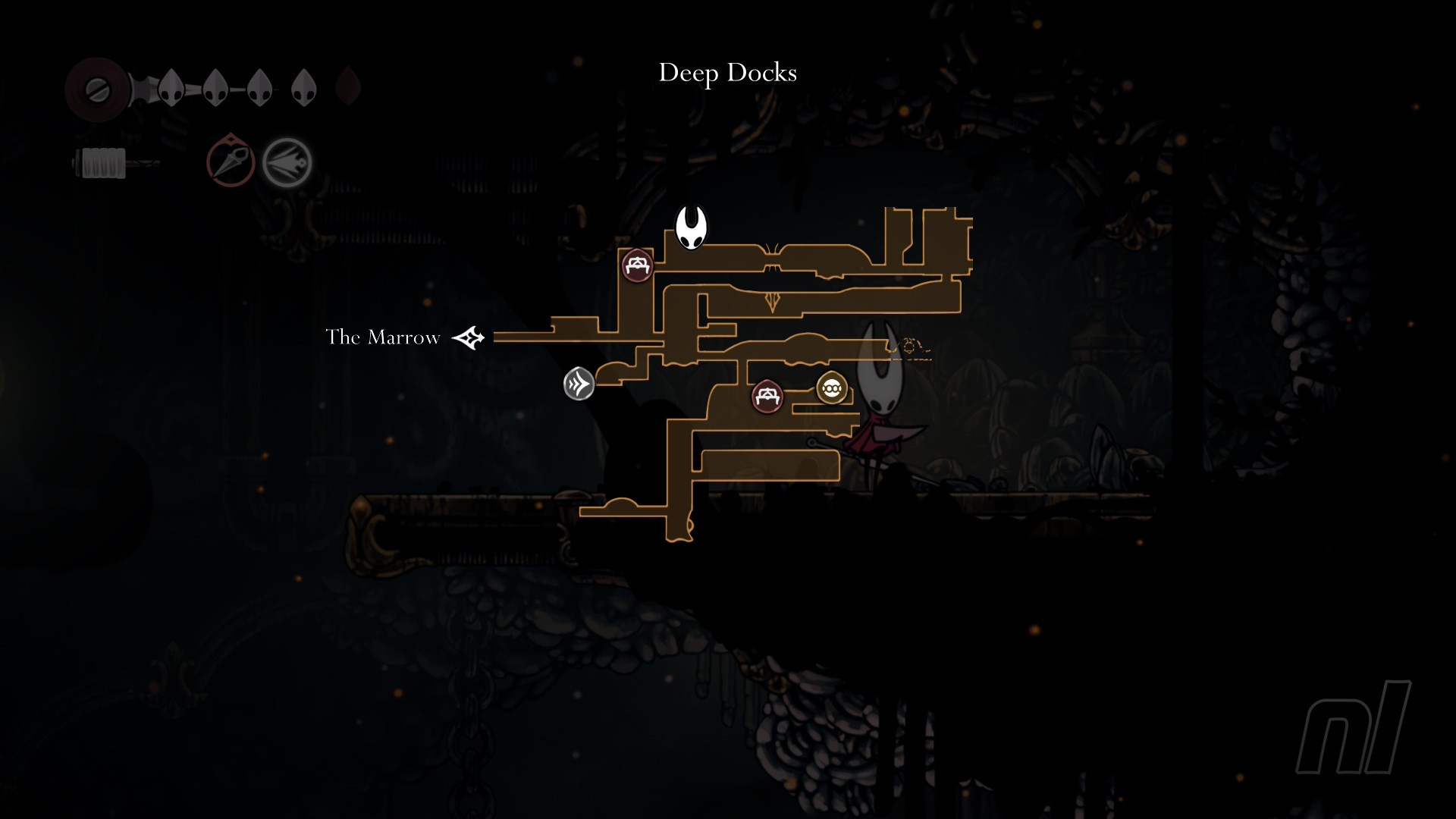Screen dimensions: 1456x819
Task: Follow The Marrow area exit arrow
Action: click(469, 337)
